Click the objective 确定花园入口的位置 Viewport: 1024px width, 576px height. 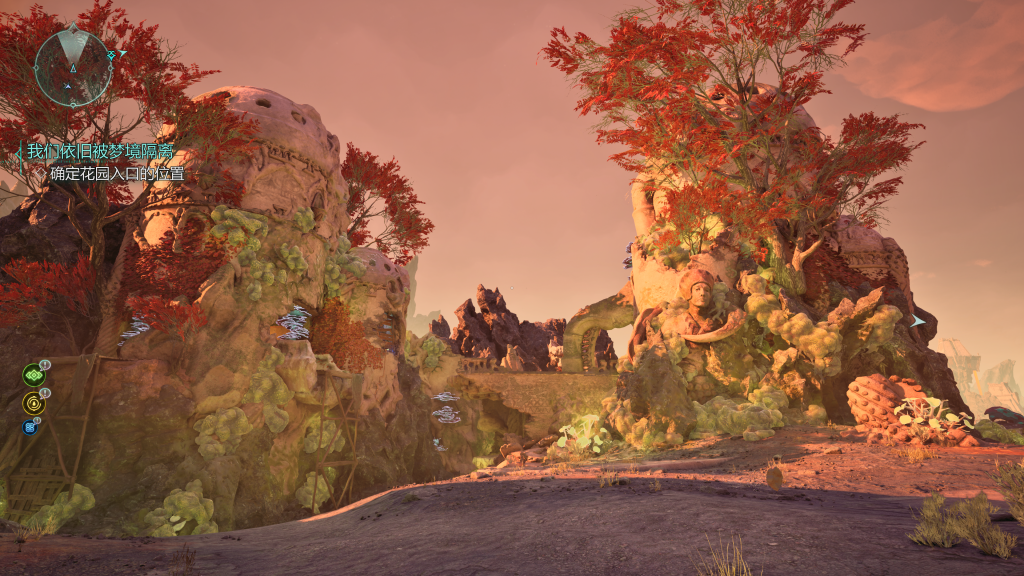tap(117, 174)
